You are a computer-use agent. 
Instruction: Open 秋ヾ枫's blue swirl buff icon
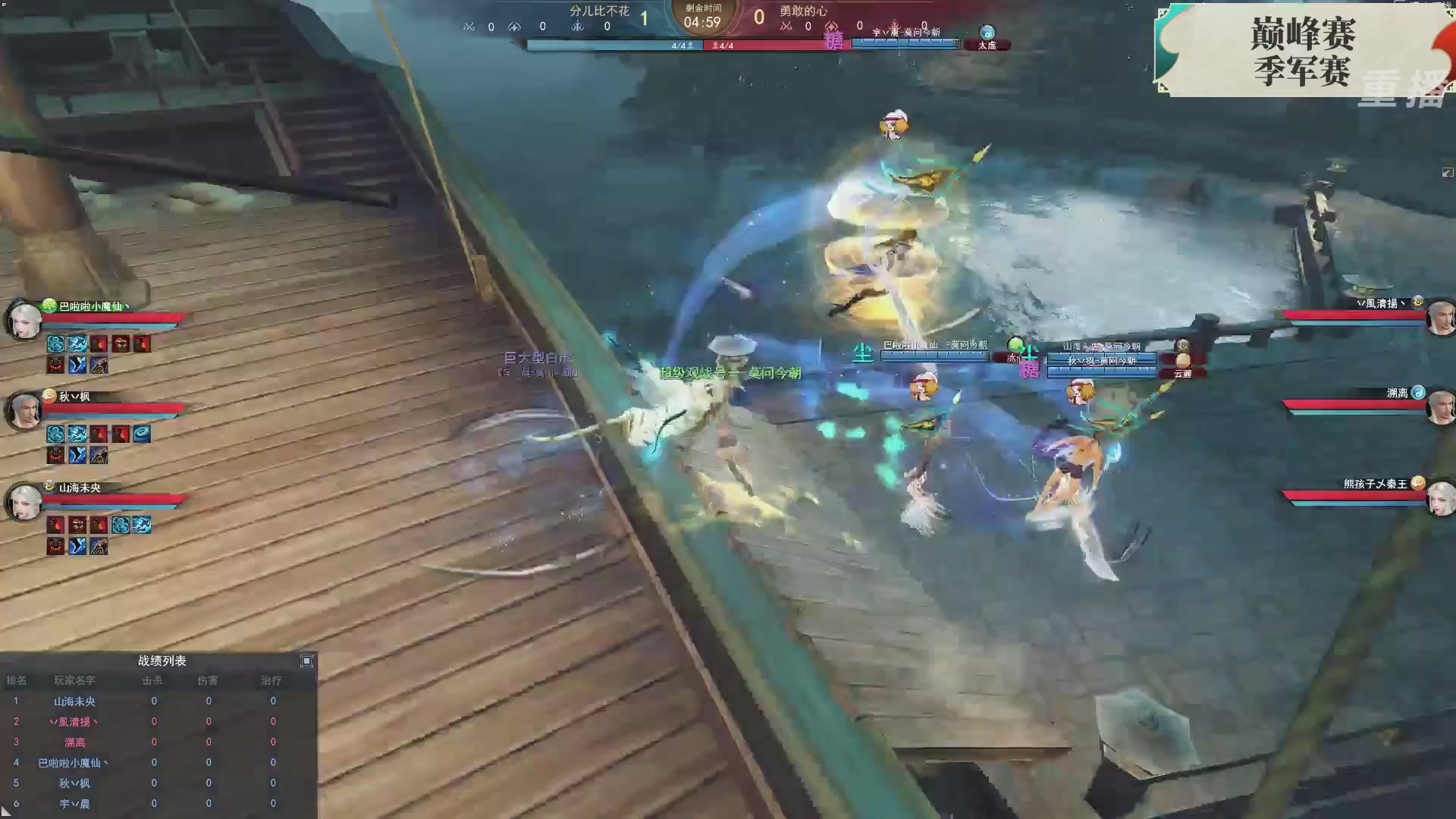pos(141,435)
